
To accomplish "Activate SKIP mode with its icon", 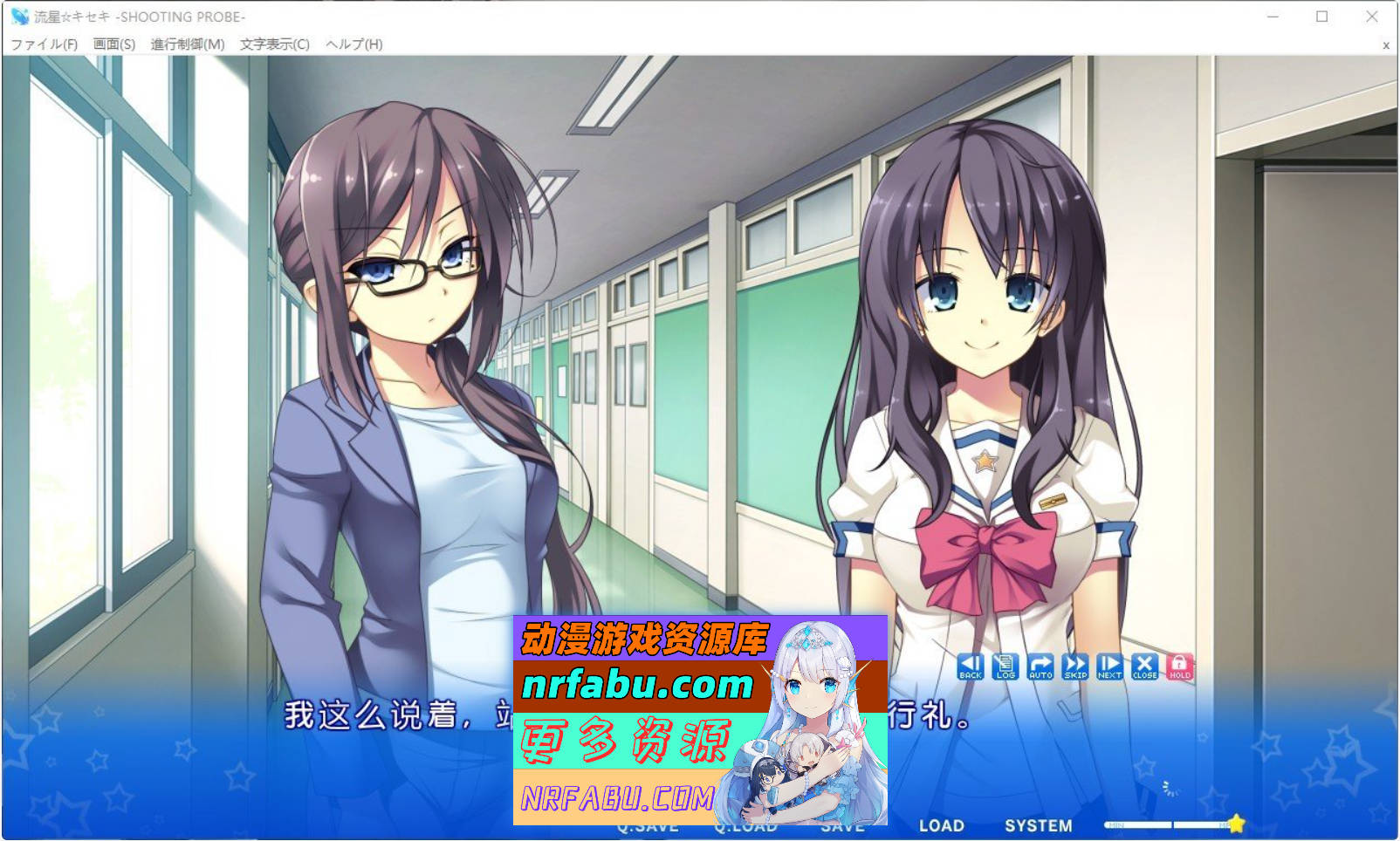I will tap(1074, 667).
